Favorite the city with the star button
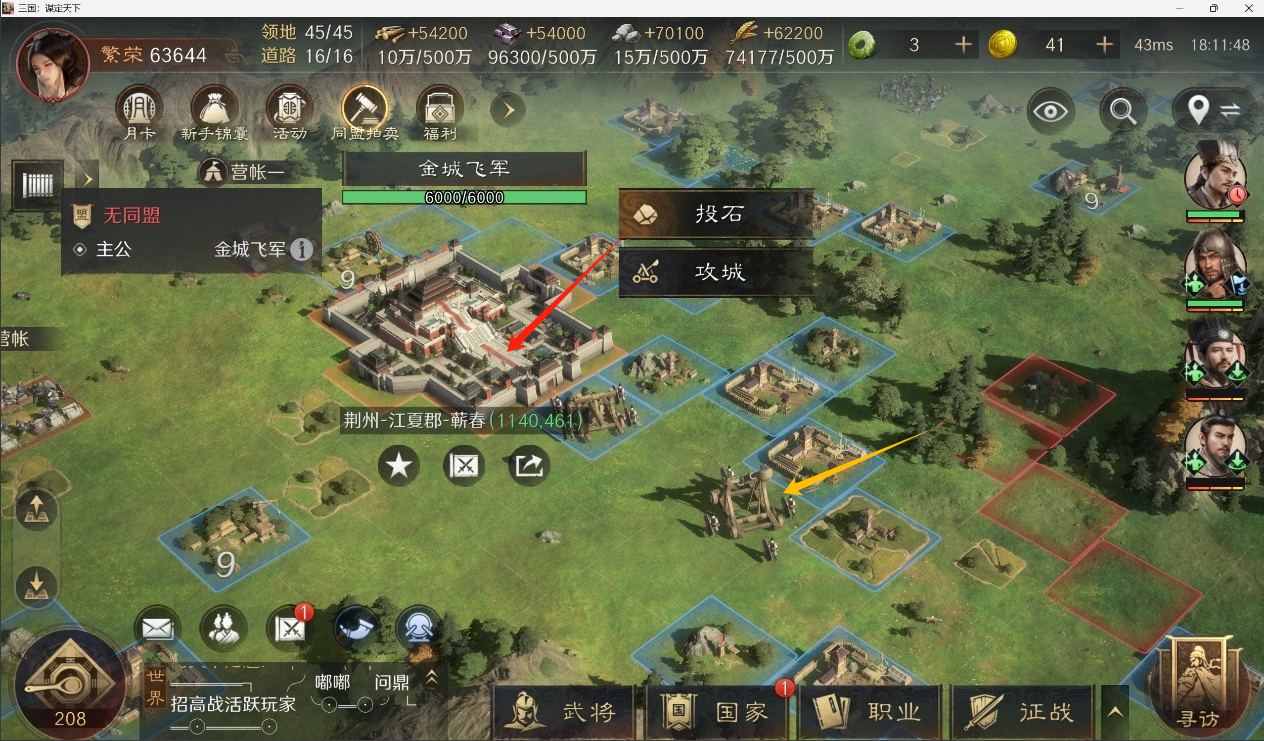Image resolution: width=1264 pixels, height=741 pixels. tap(399, 466)
